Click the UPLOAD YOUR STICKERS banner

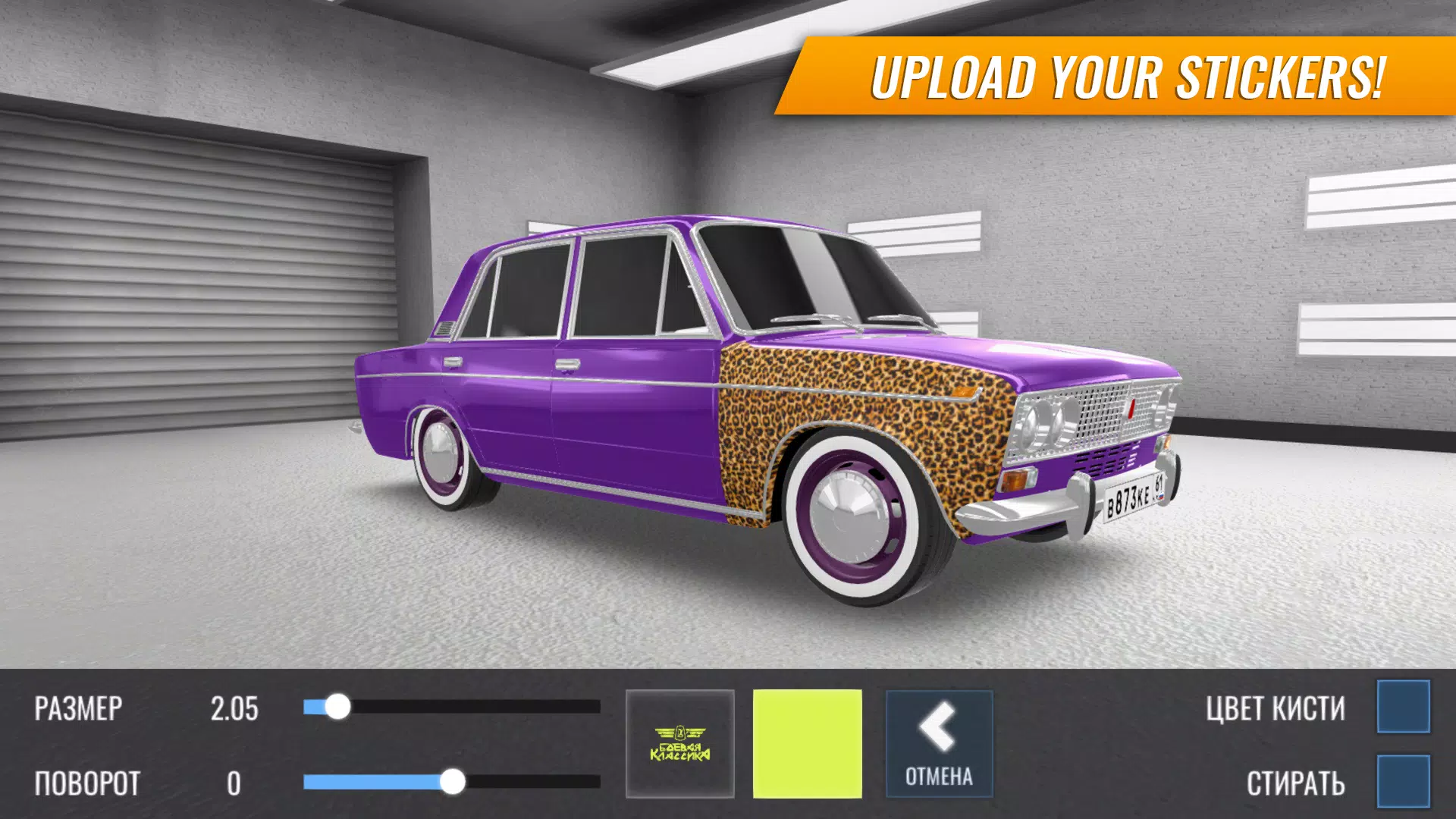[1115, 74]
